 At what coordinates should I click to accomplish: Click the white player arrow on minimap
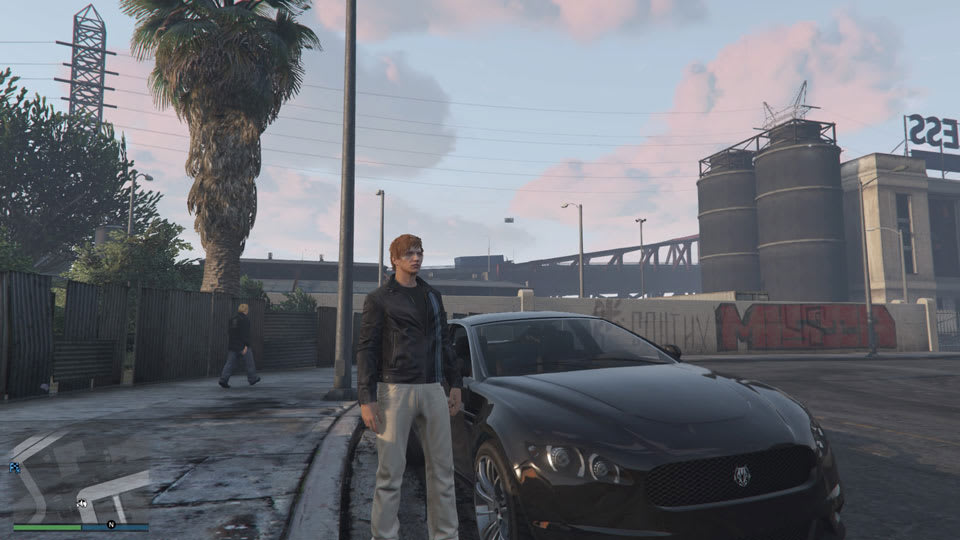pyautogui.click(x=80, y=502)
